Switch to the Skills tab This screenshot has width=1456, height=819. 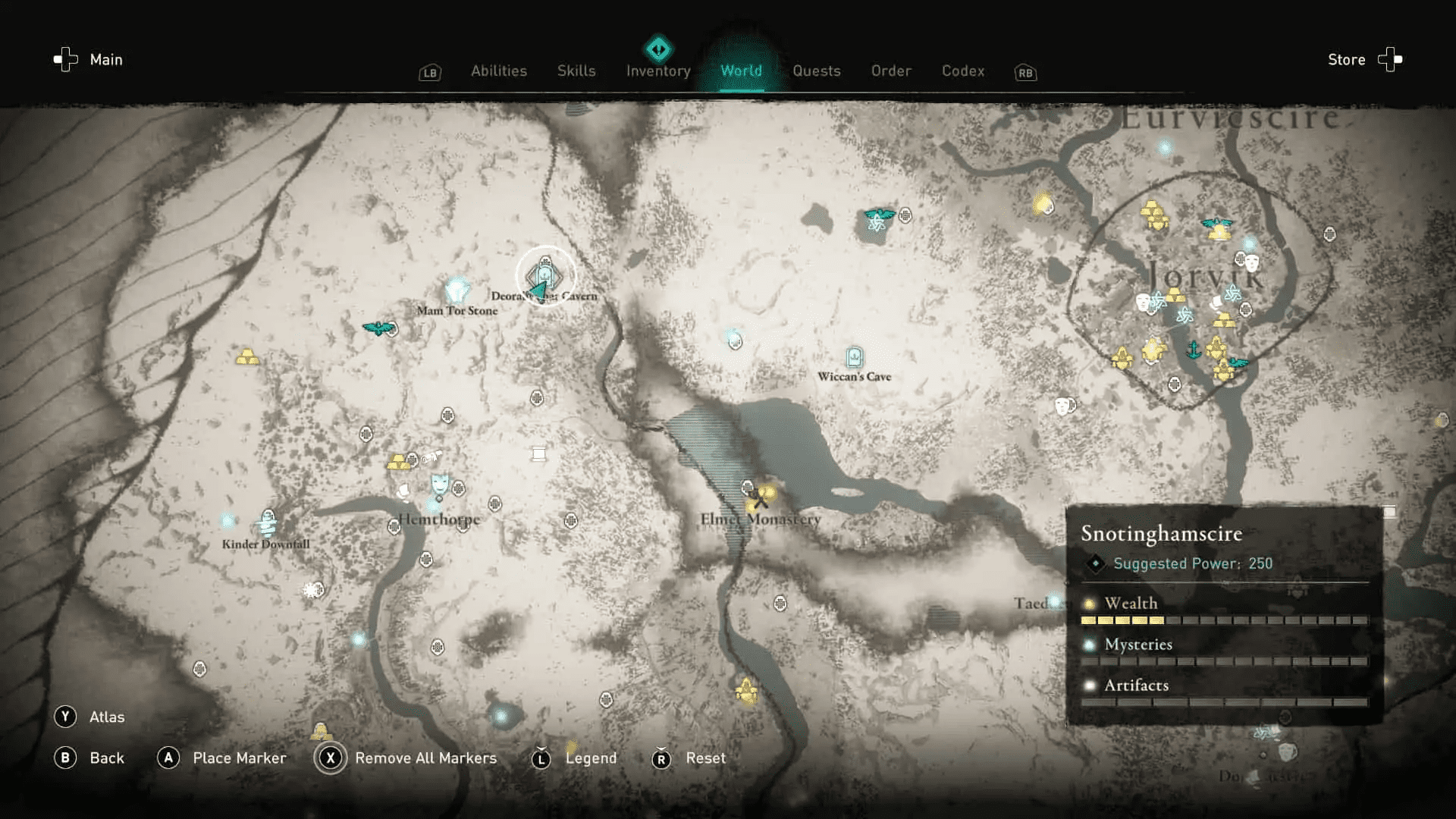(576, 71)
